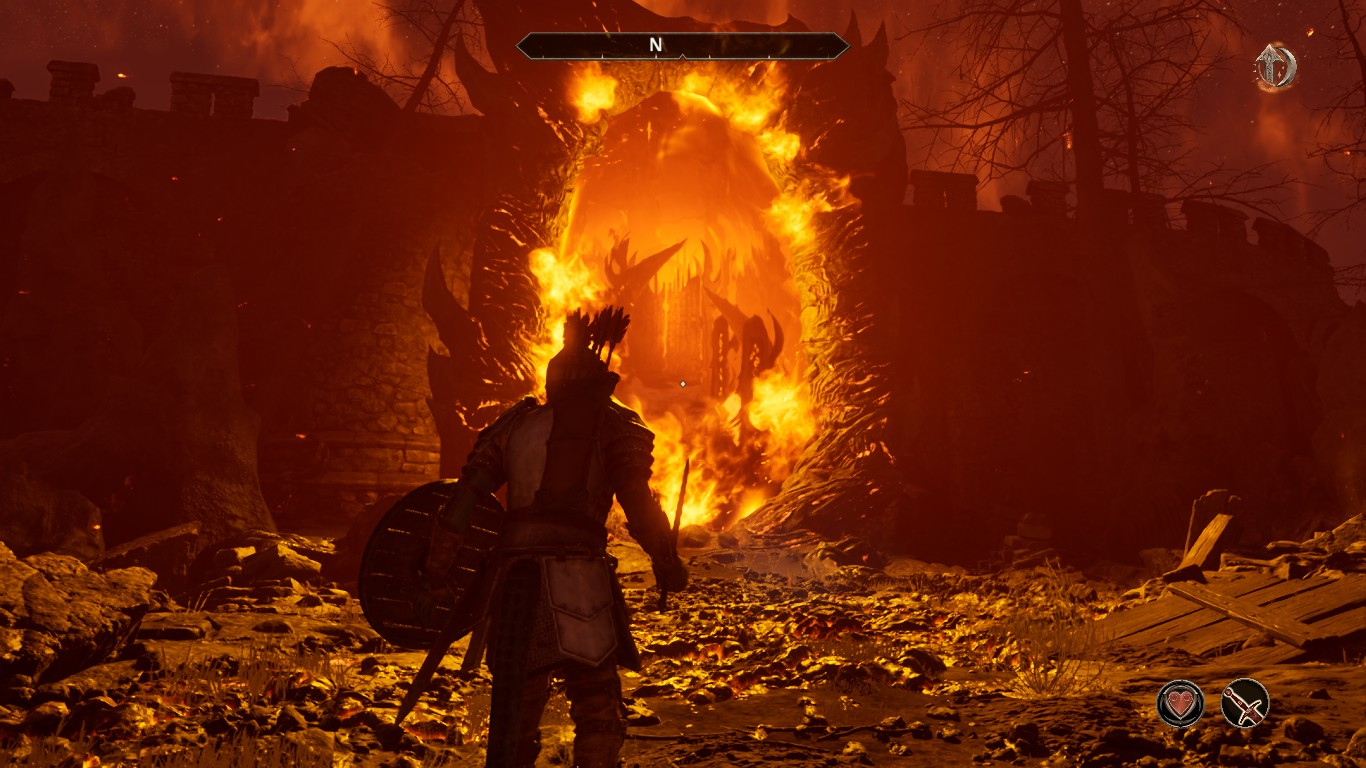
Task: Click the compass bar showing North
Action: [683, 46]
